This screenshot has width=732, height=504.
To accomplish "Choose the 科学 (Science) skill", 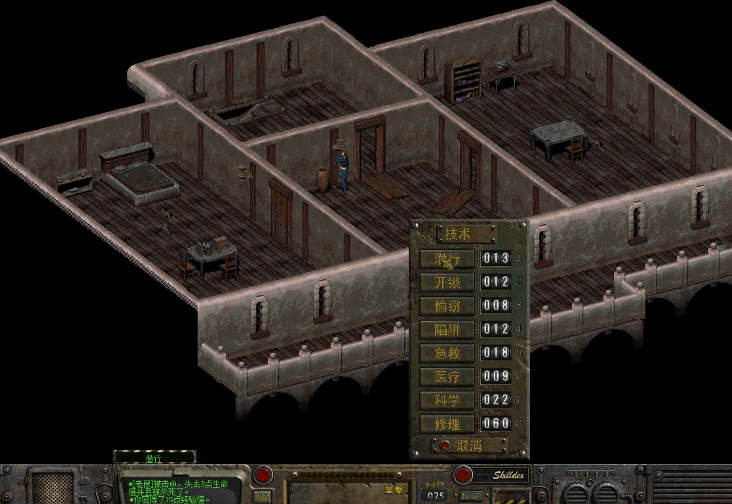I will (x=446, y=399).
